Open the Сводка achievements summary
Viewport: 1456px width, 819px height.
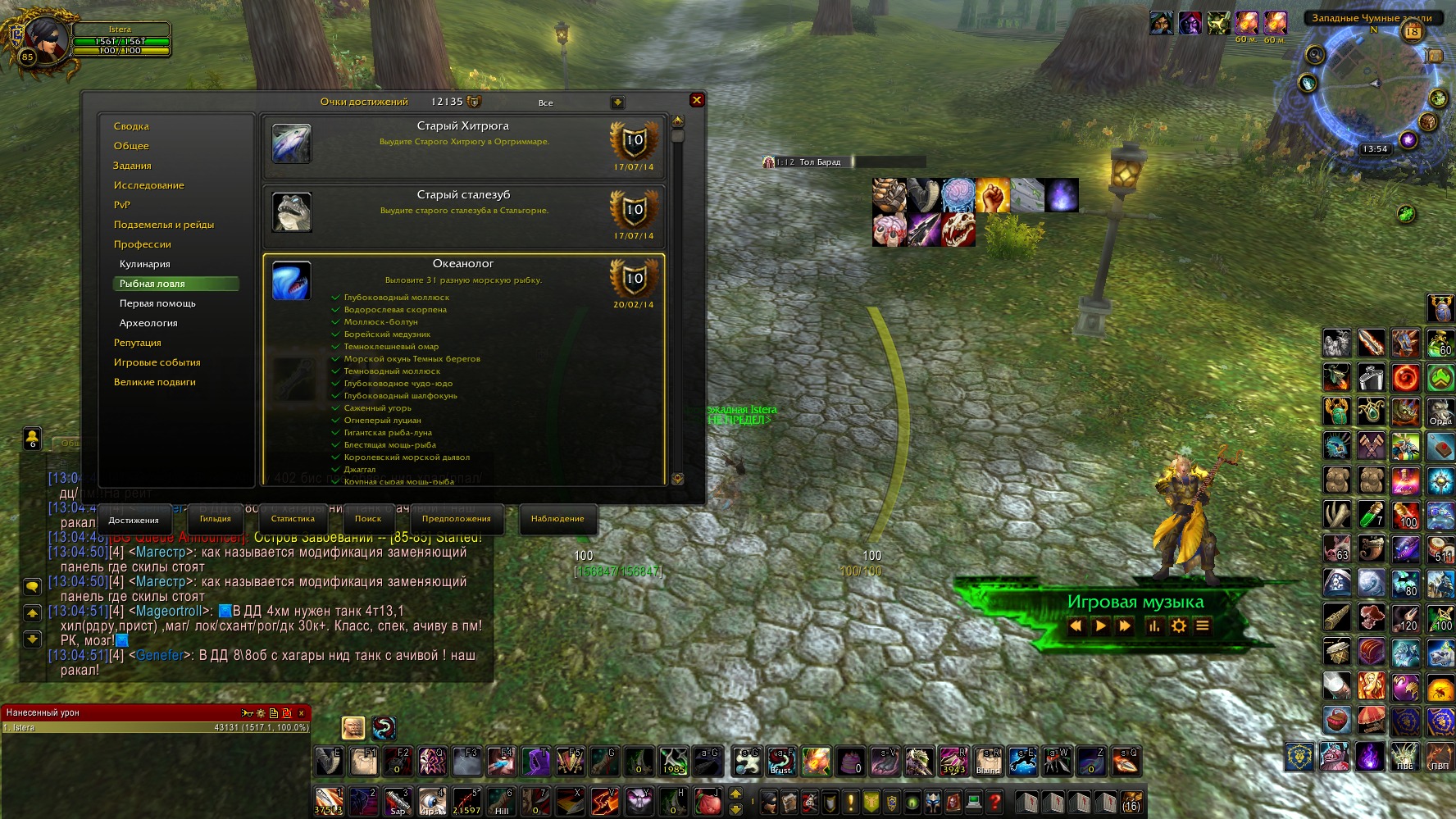point(131,126)
